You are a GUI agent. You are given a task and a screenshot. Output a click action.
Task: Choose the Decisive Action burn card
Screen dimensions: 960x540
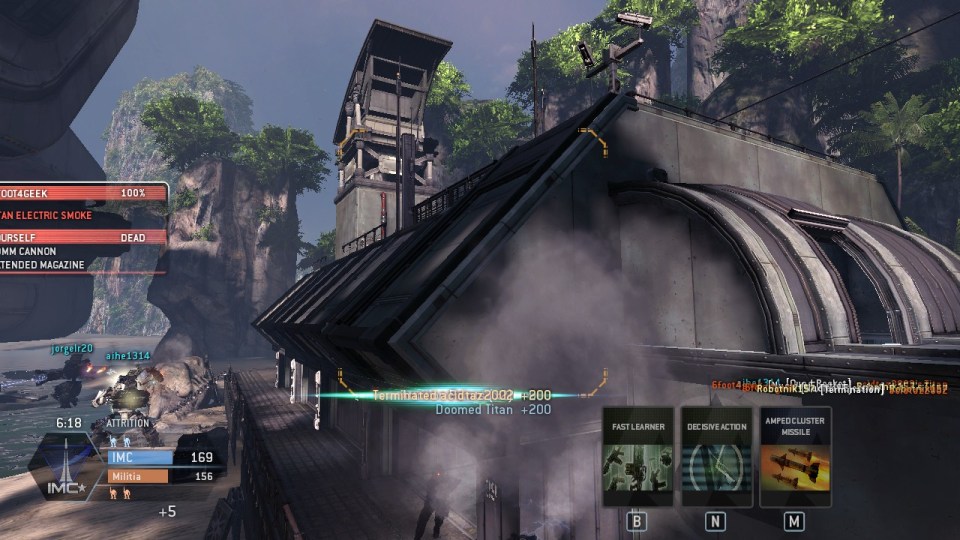[716, 457]
